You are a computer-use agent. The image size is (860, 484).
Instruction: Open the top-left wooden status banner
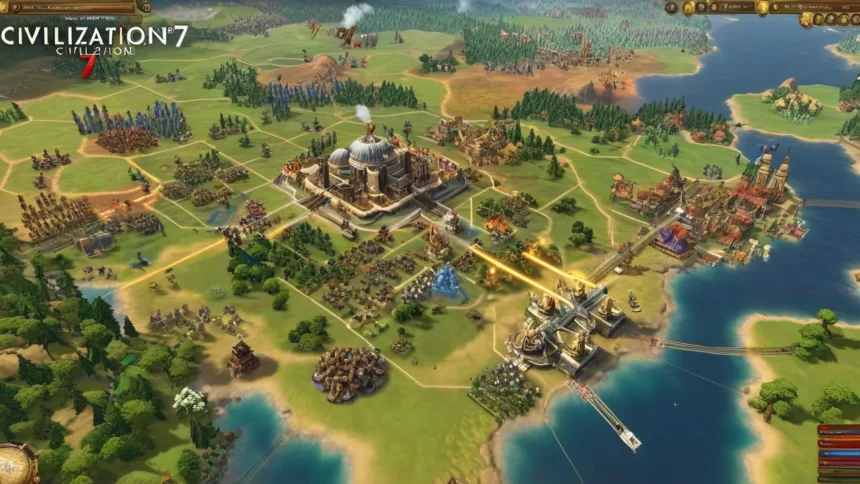tap(68, 7)
